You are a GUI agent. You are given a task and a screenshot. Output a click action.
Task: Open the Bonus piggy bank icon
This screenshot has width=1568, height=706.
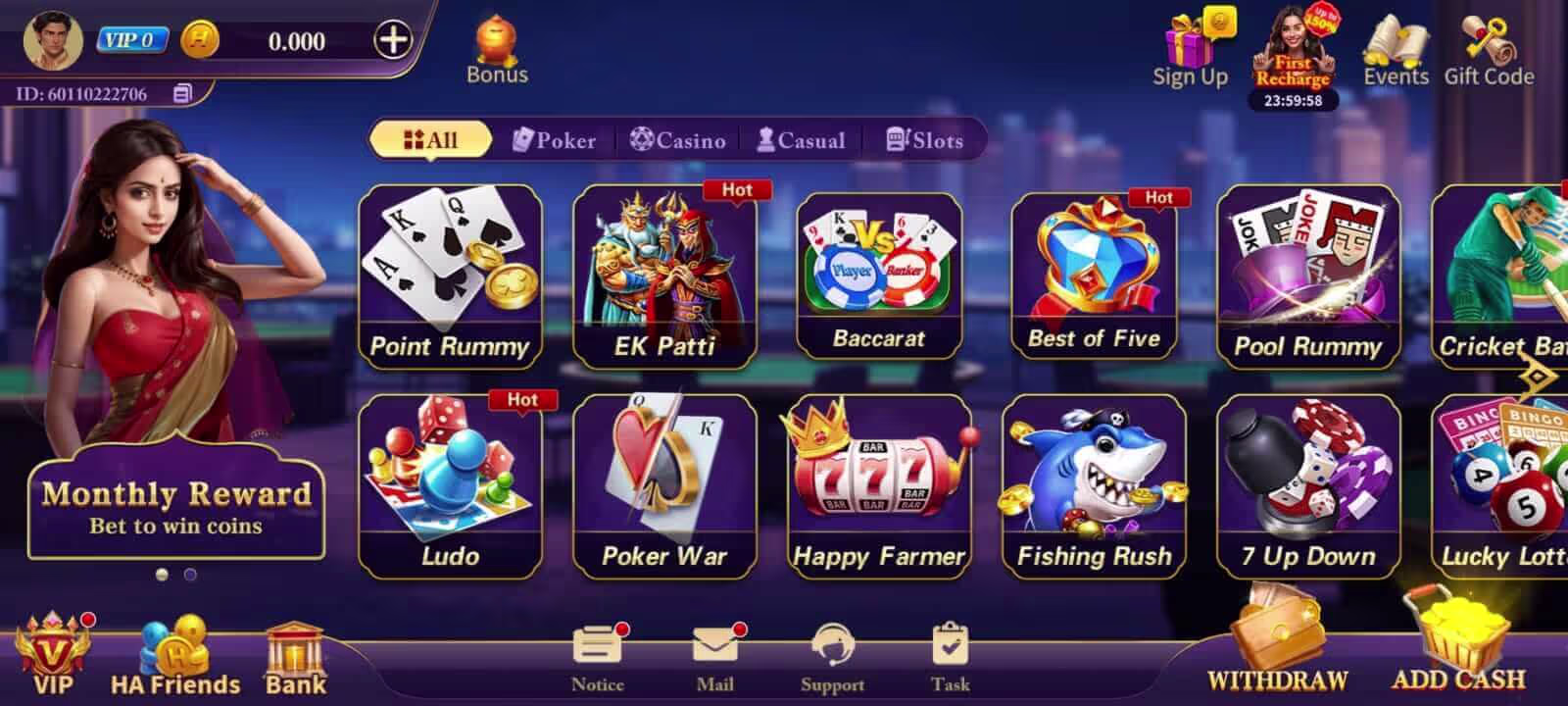497,41
